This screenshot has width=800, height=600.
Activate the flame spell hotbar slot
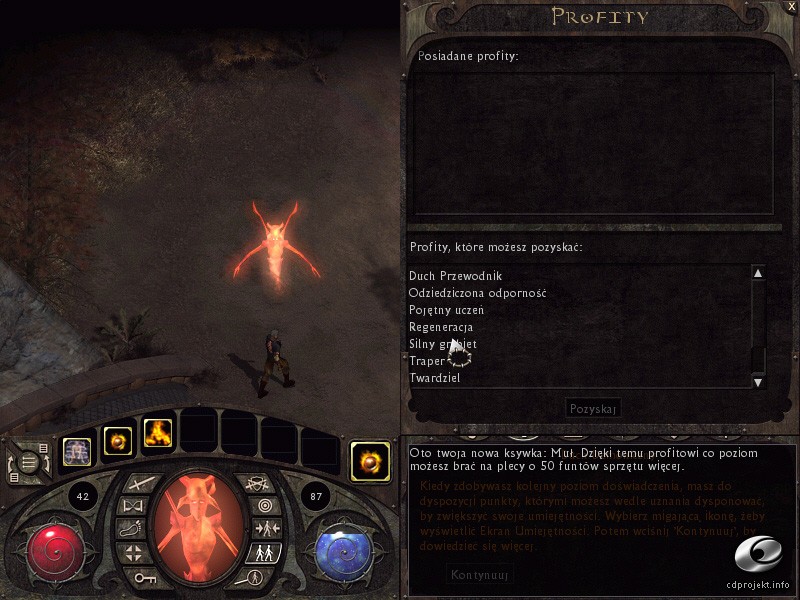[x=157, y=432]
